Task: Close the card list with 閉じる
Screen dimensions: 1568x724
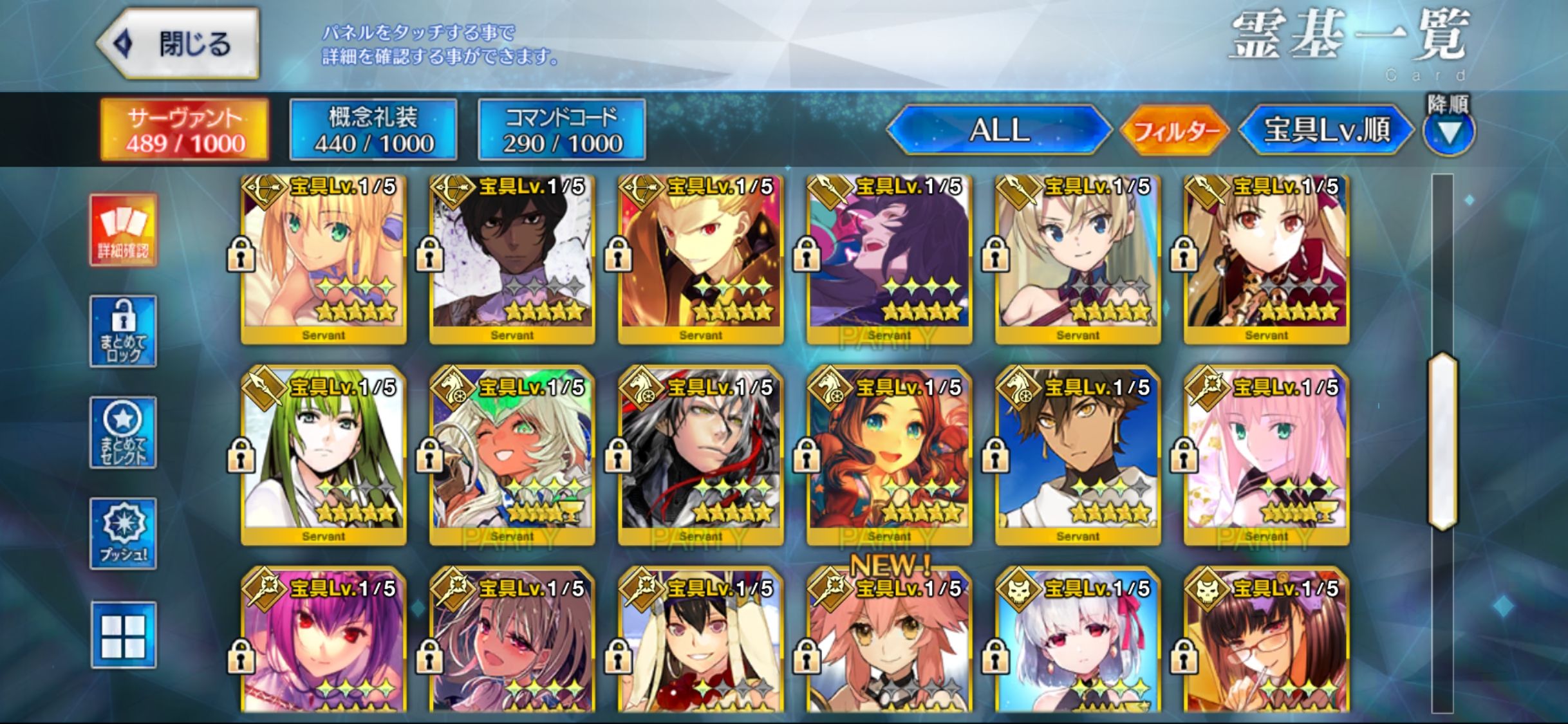Action: (x=179, y=44)
